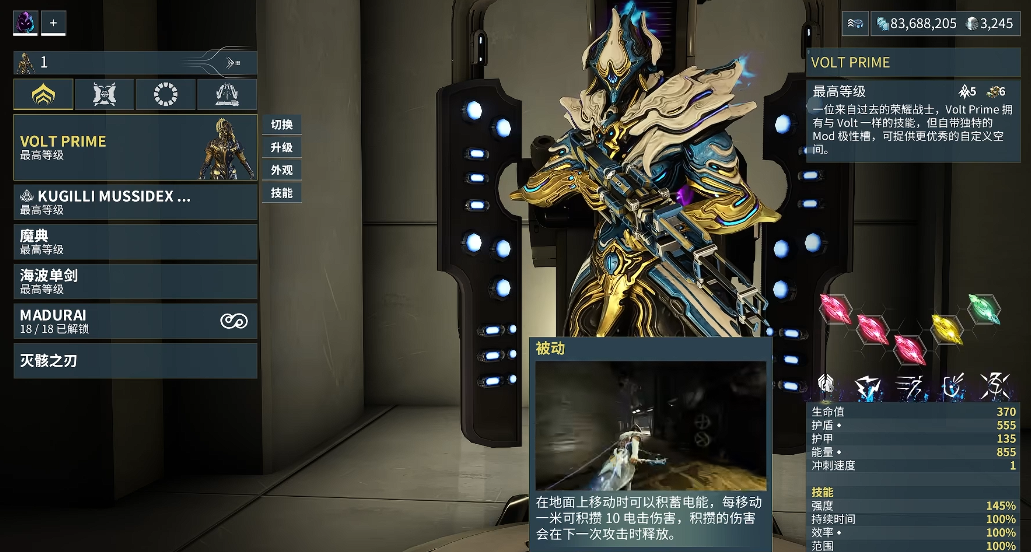1031x552 pixels.
Task: Open the Madurai focus school slot
Action: [135, 321]
